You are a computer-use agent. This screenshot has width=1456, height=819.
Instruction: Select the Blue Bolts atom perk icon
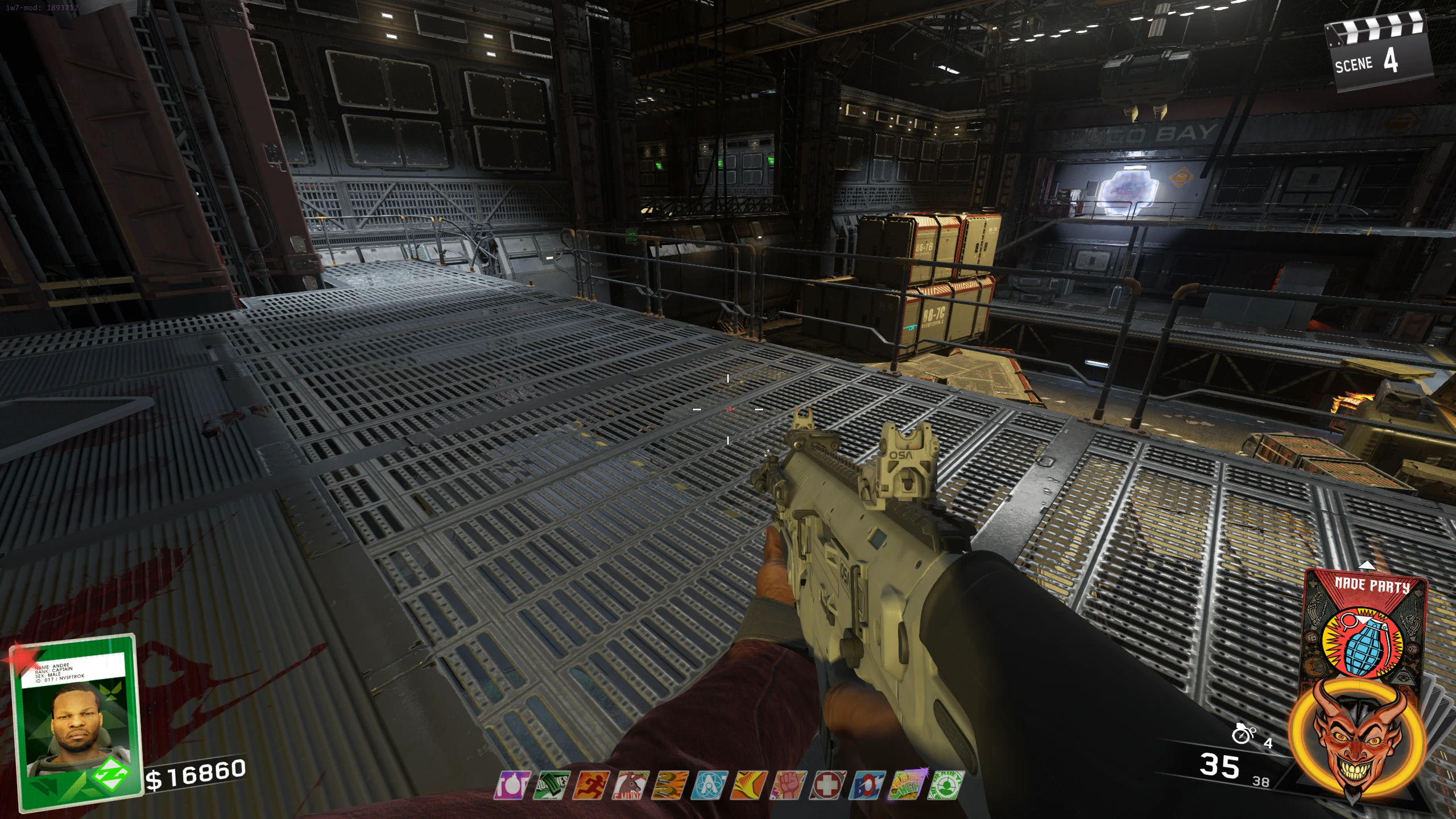tap(709, 785)
